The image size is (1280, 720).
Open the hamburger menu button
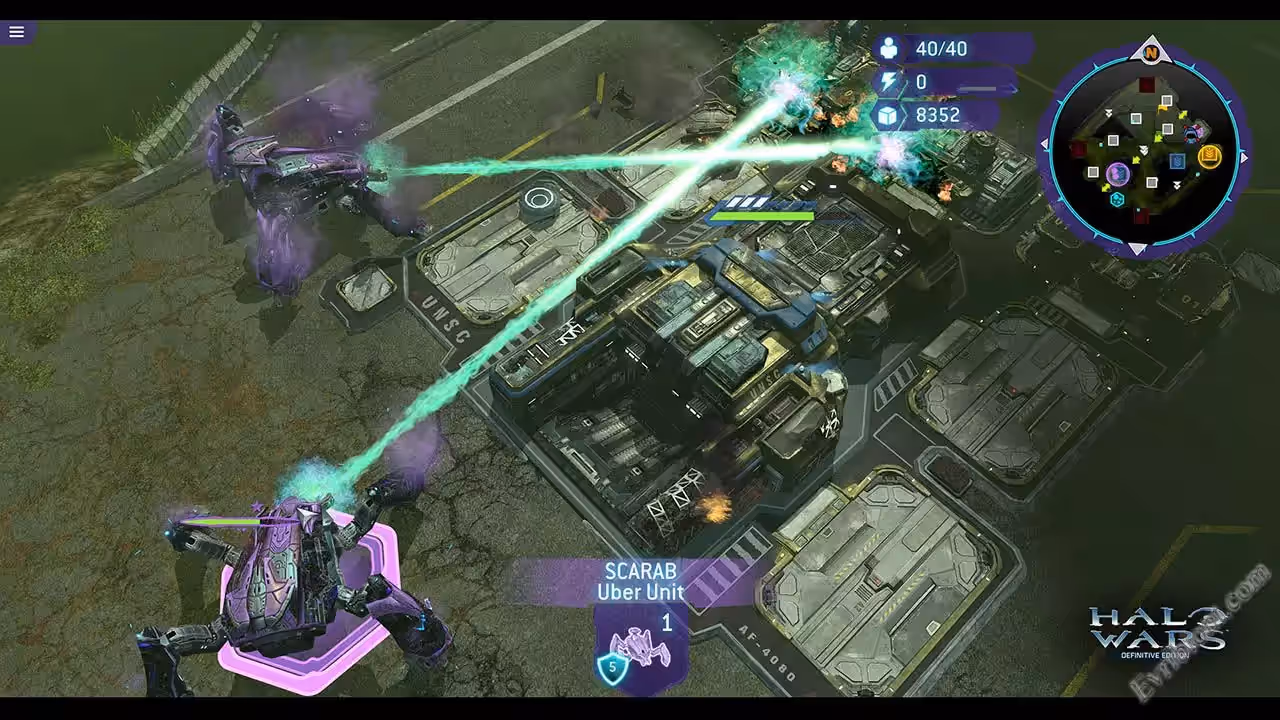[17, 32]
